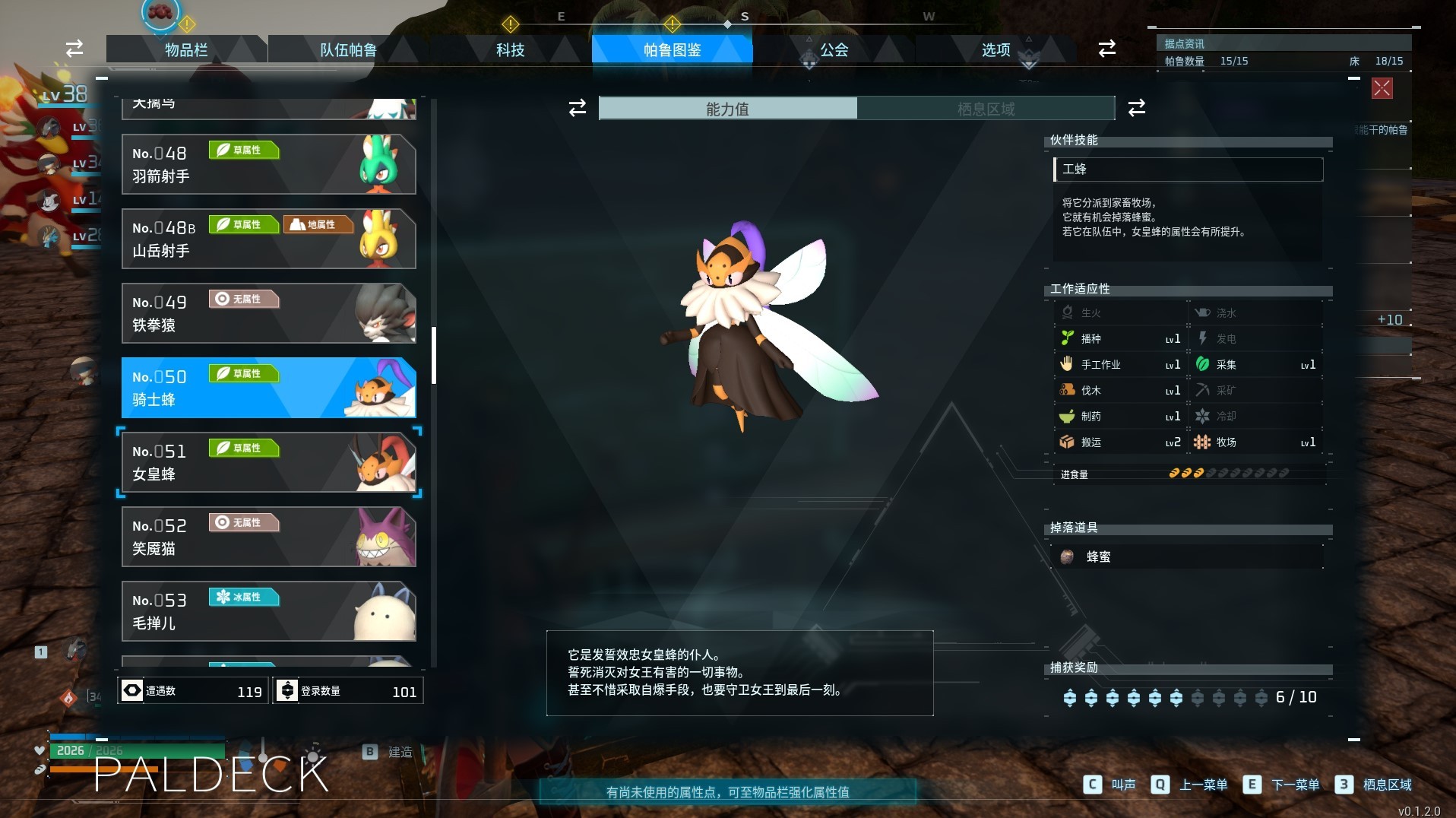Open the 公会 menu tab
The width and height of the screenshot is (1456, 818).
833,50
